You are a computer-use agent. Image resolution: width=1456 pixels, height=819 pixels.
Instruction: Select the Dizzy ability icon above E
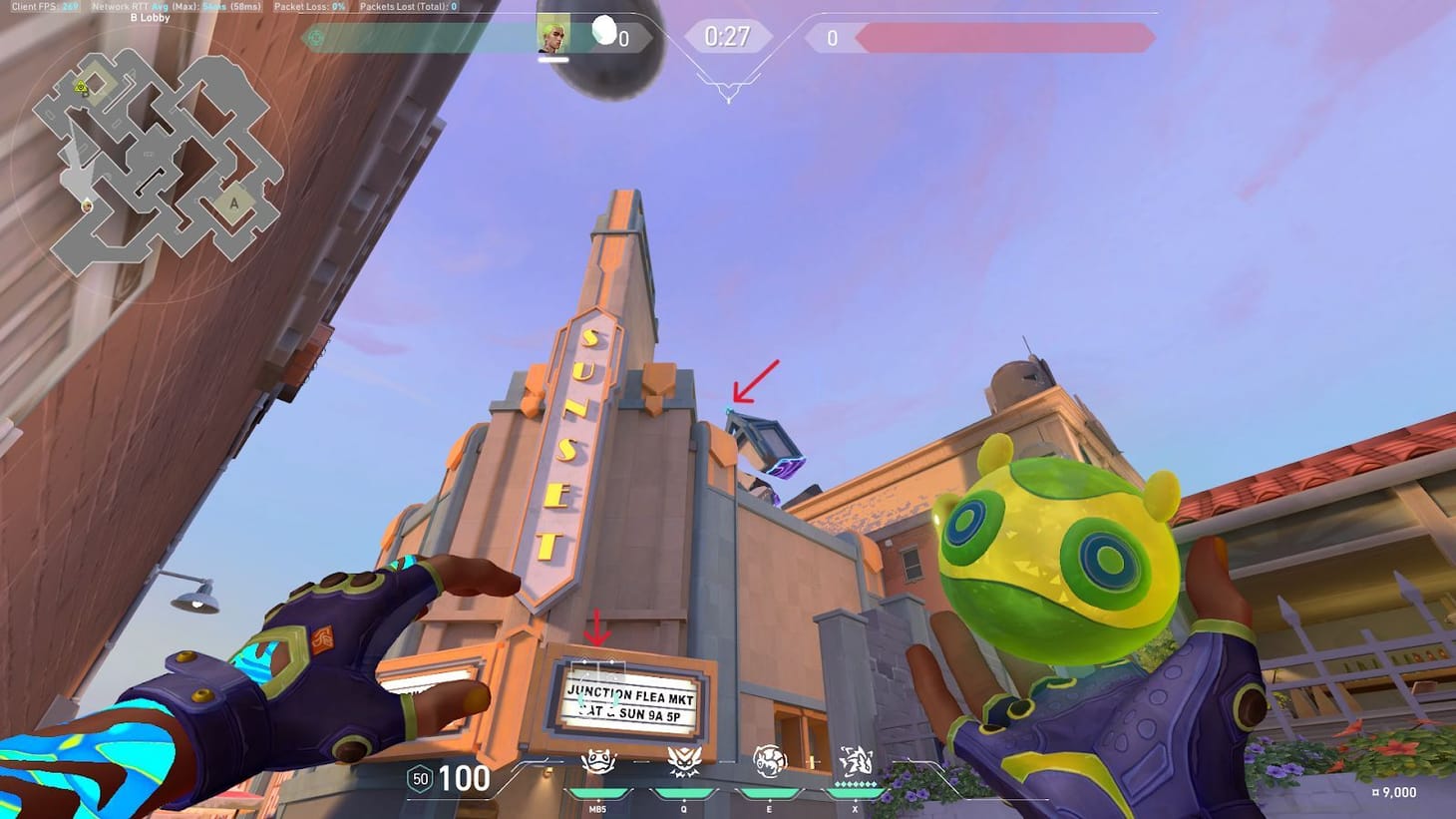pos(768,762)
